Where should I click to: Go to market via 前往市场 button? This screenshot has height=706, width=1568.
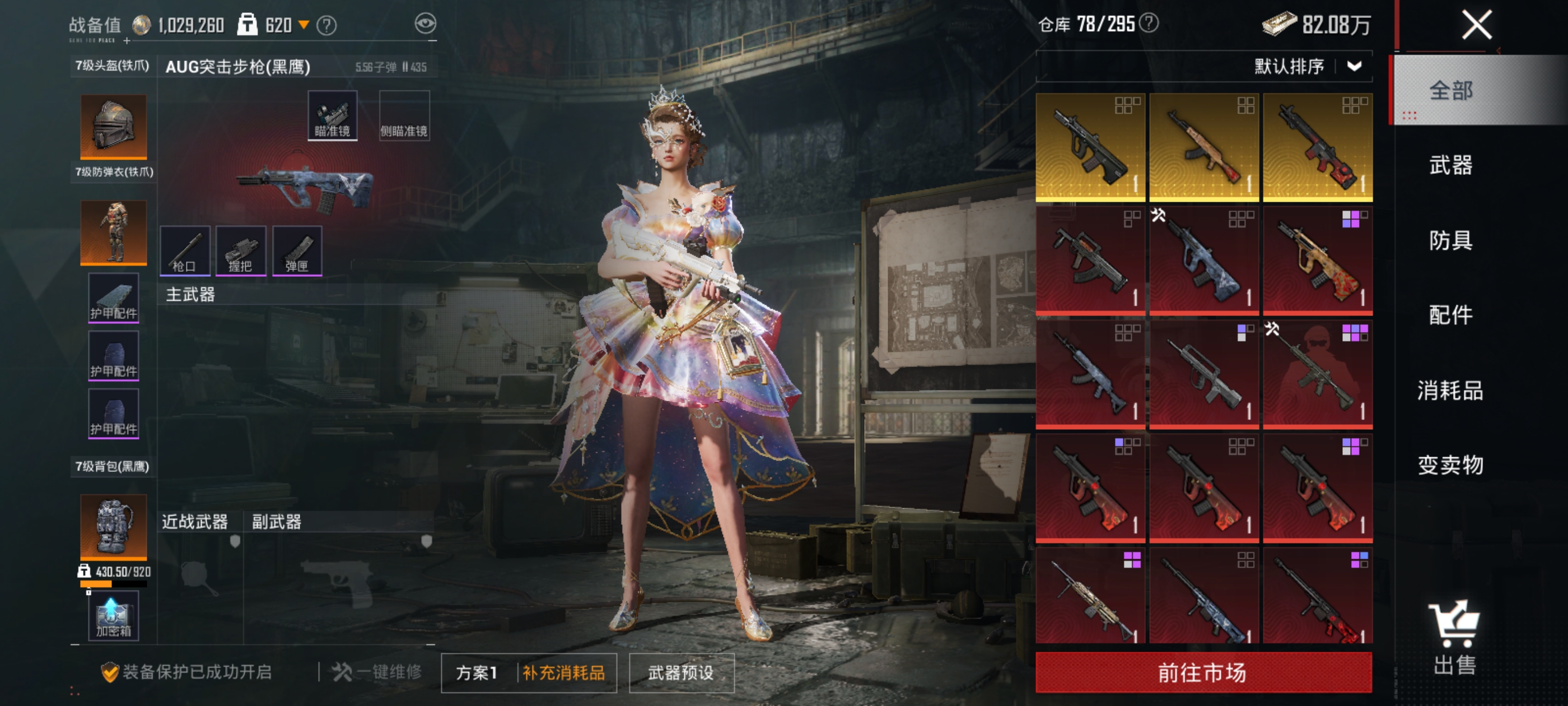coord(1203,672)
